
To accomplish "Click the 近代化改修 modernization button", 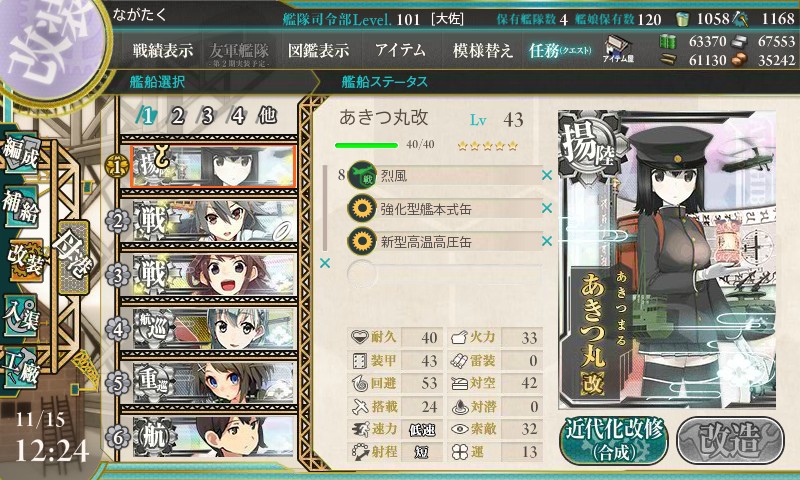I will click(613, 438).
